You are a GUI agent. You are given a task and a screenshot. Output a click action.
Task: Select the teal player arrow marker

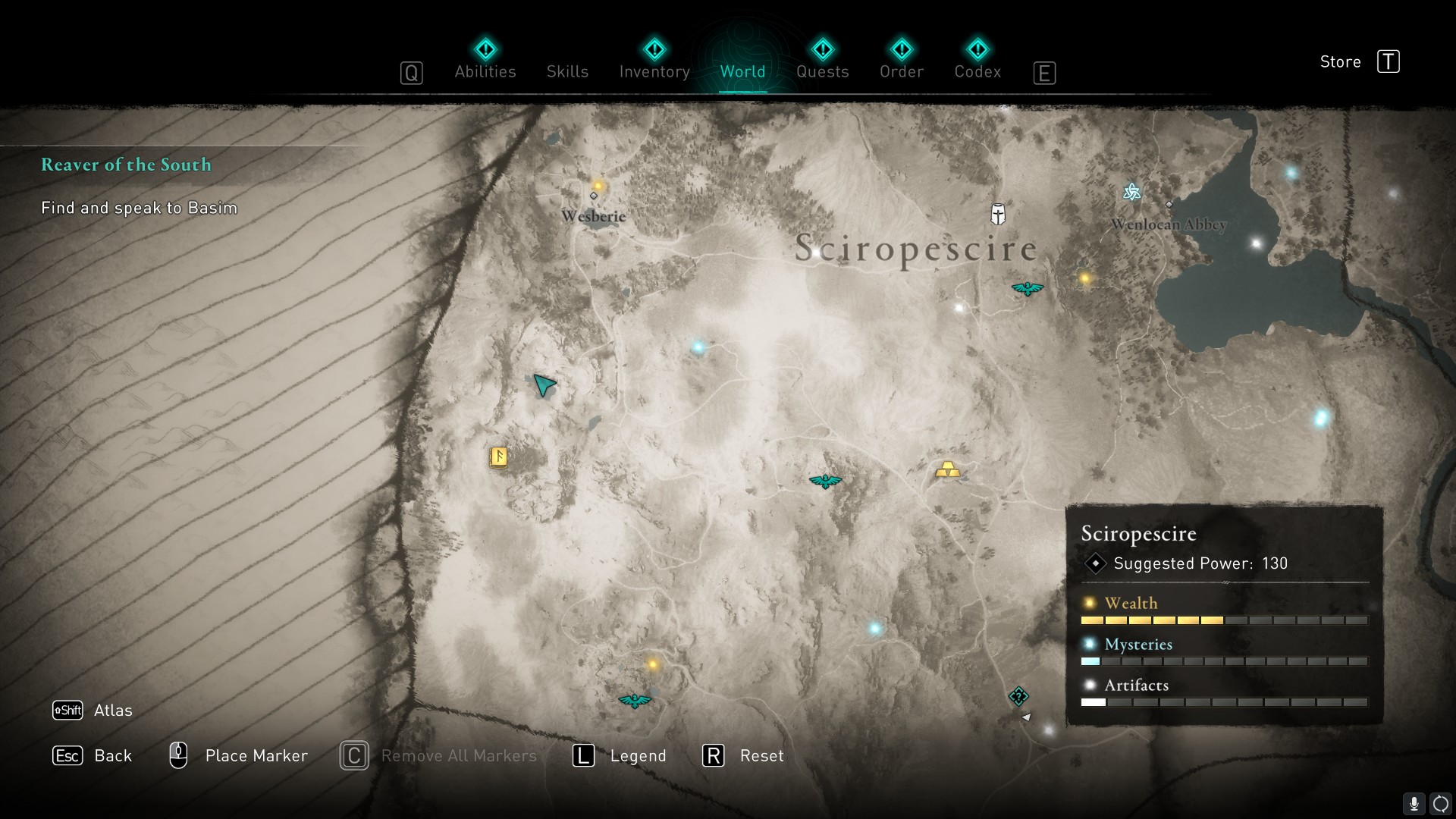543,385
